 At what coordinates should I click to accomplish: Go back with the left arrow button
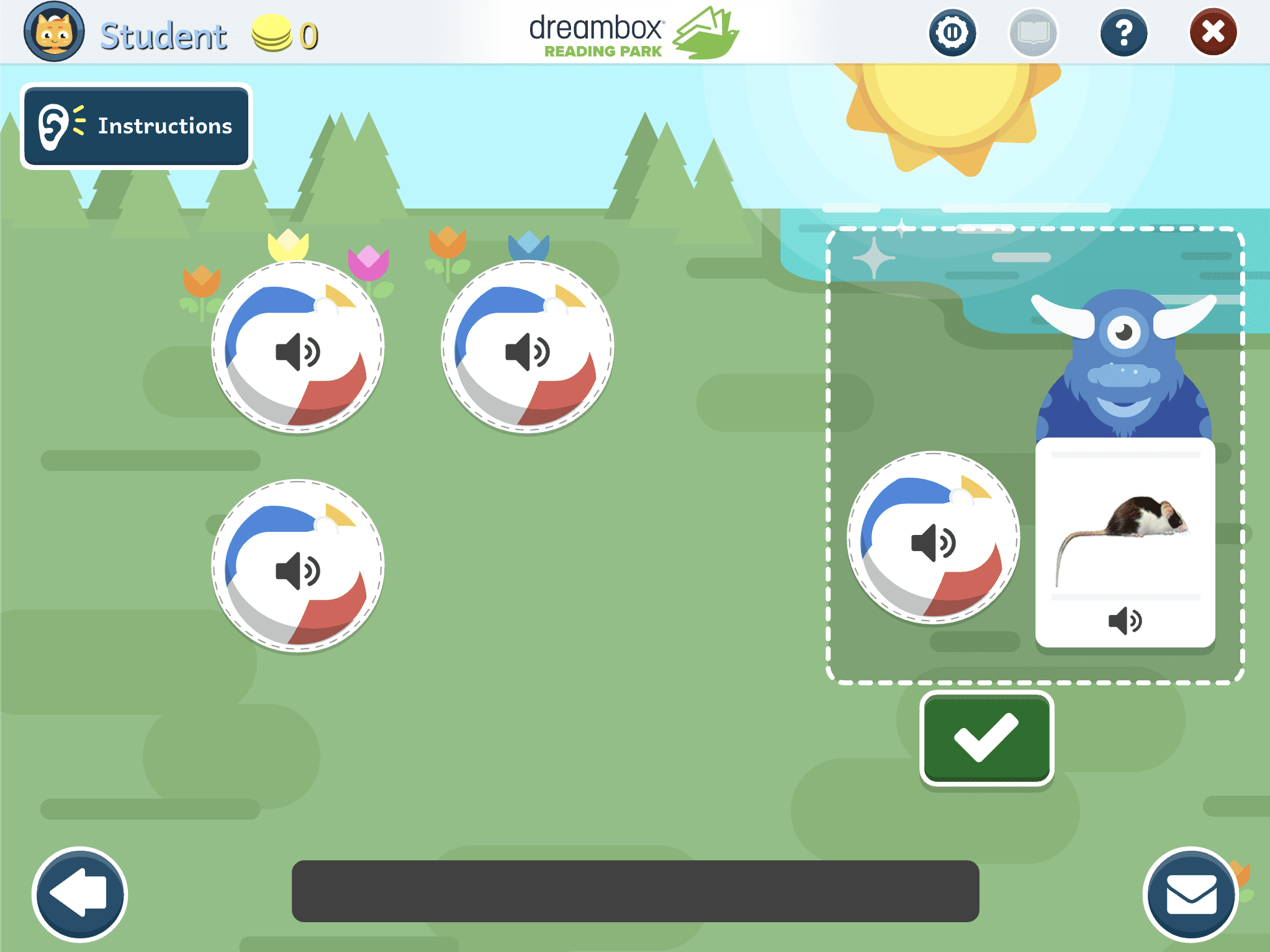pyautogui.click(x=79, y=894)
